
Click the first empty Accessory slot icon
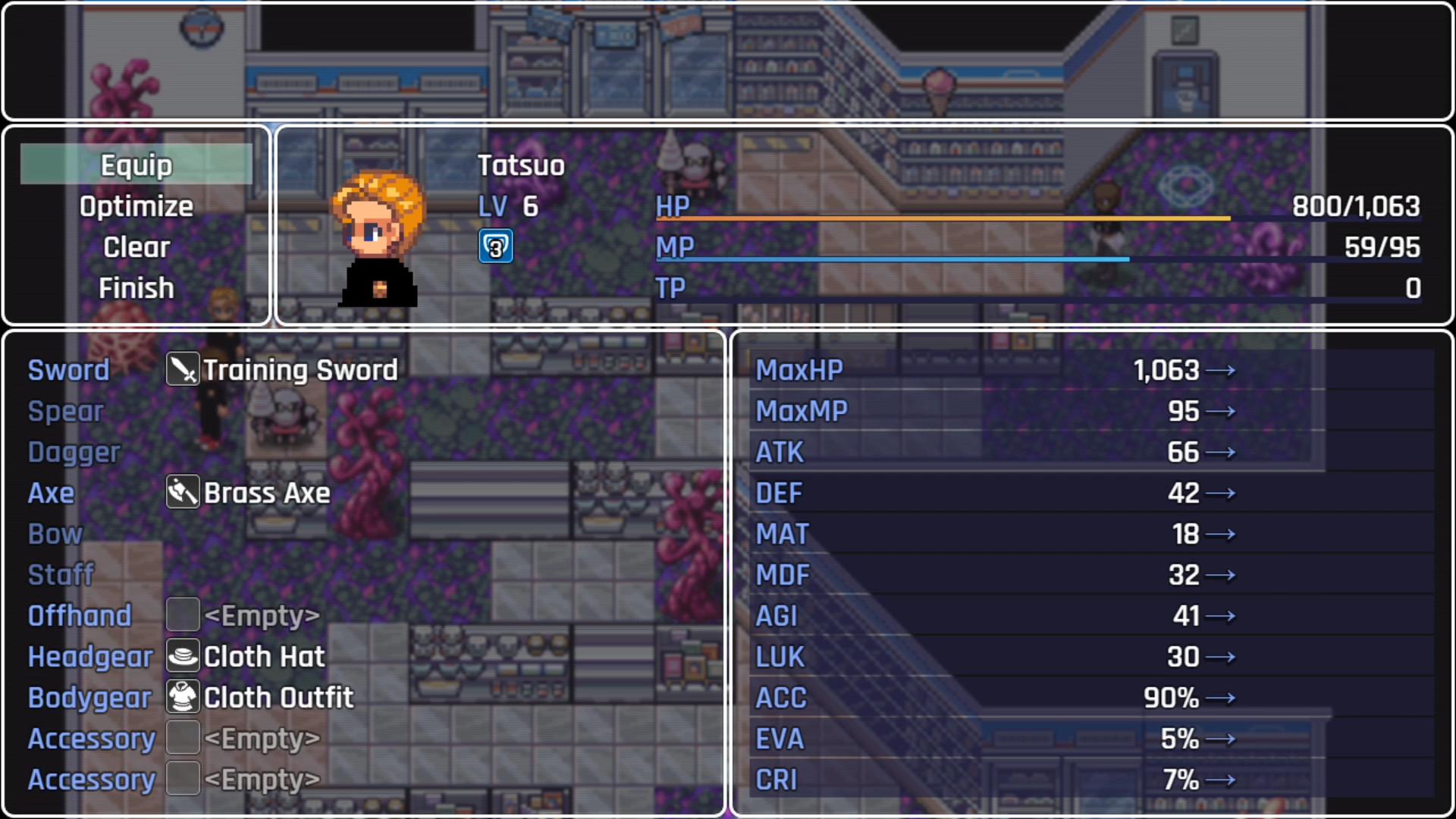pyautogui.click(x=182, y=738)
